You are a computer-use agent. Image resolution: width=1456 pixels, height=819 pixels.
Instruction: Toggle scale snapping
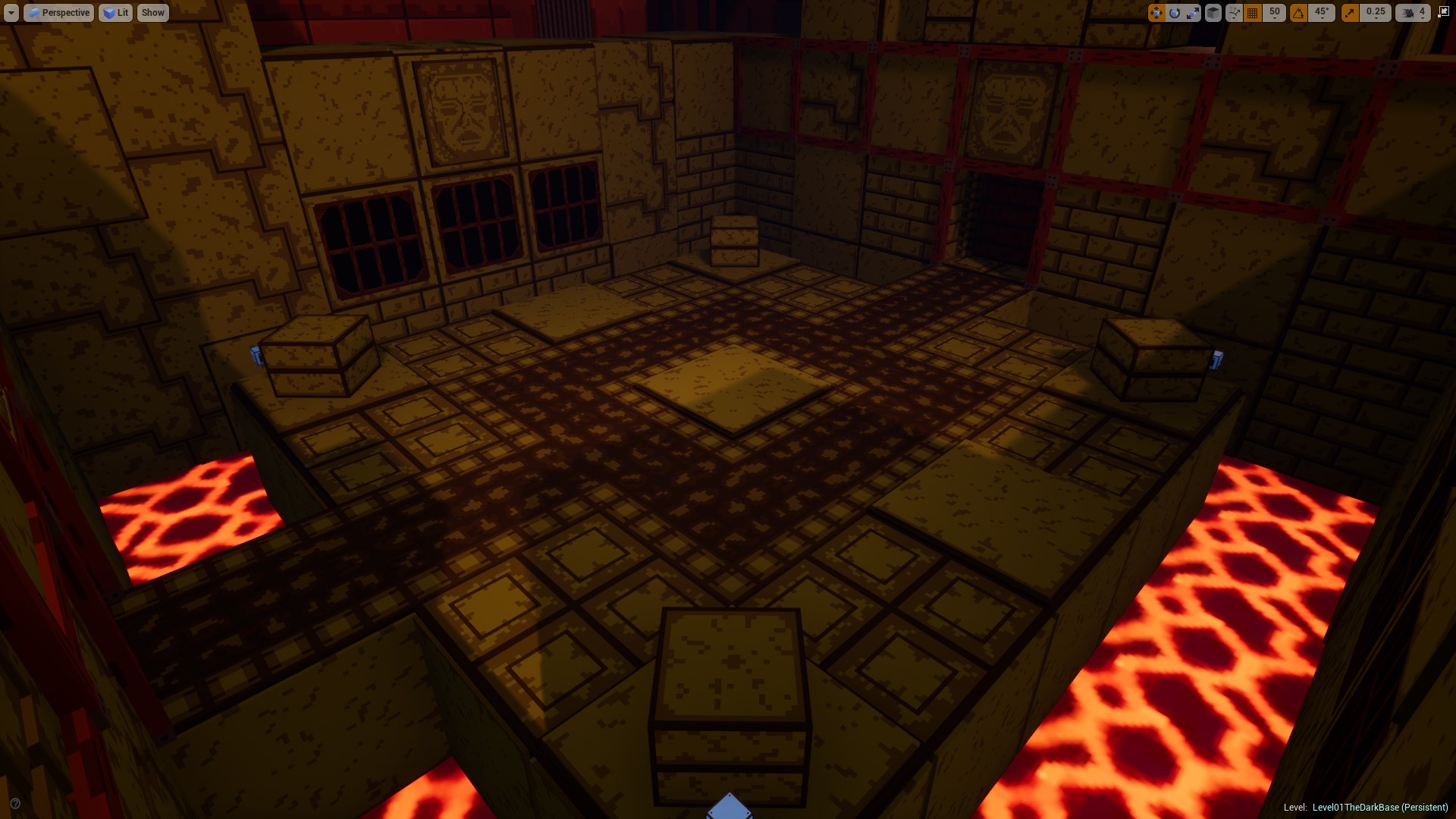pyautogui.click(x=1351, y=12)
